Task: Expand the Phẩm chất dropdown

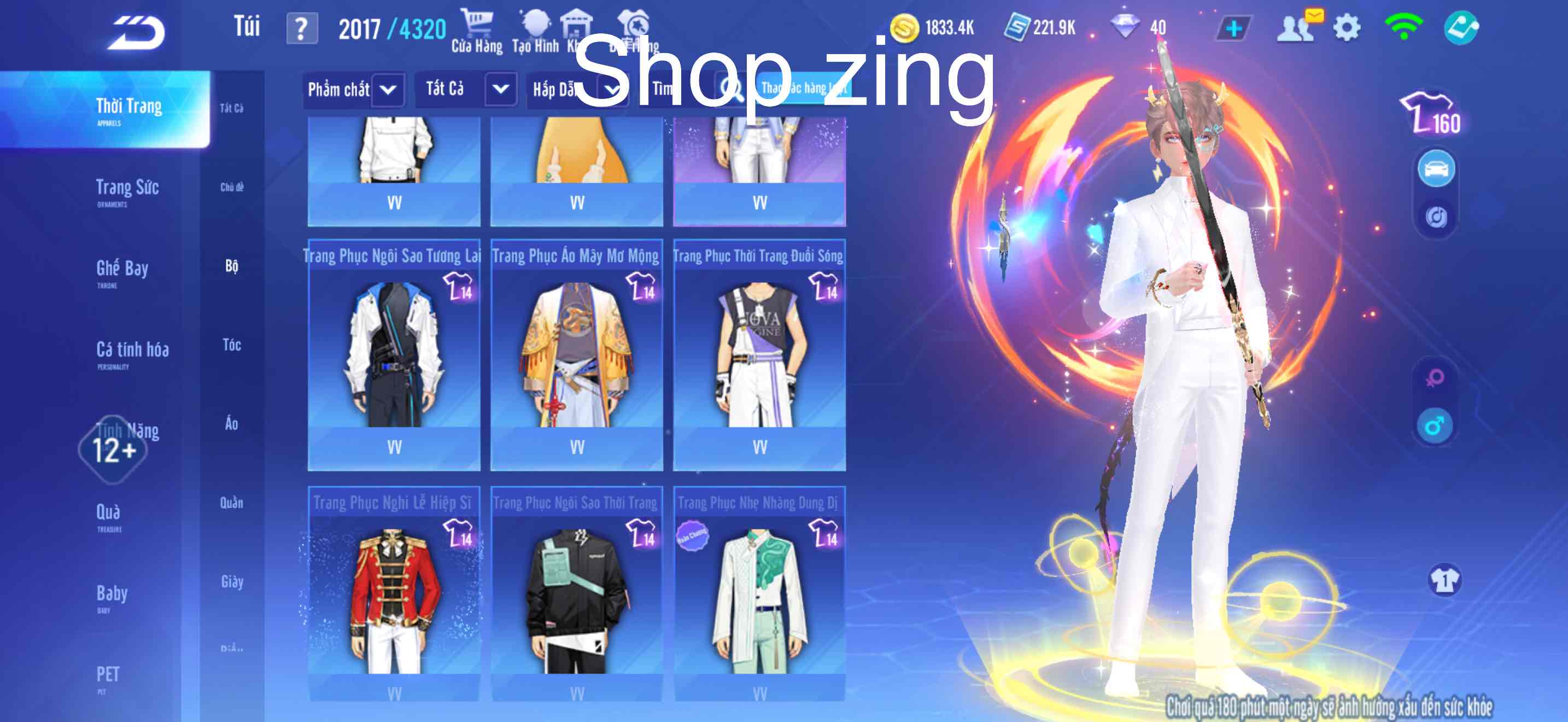Action: click(x=353, y=90)
